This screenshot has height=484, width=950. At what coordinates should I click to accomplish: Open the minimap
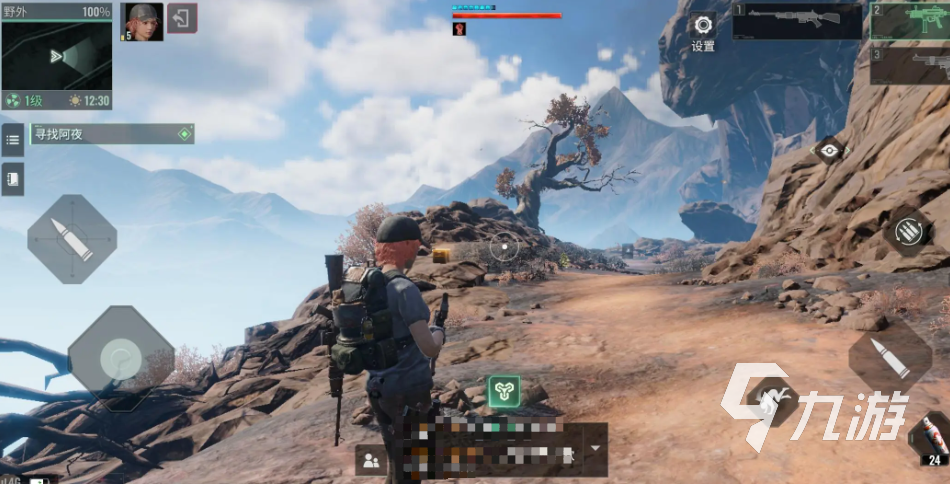[x=56, y=56]
